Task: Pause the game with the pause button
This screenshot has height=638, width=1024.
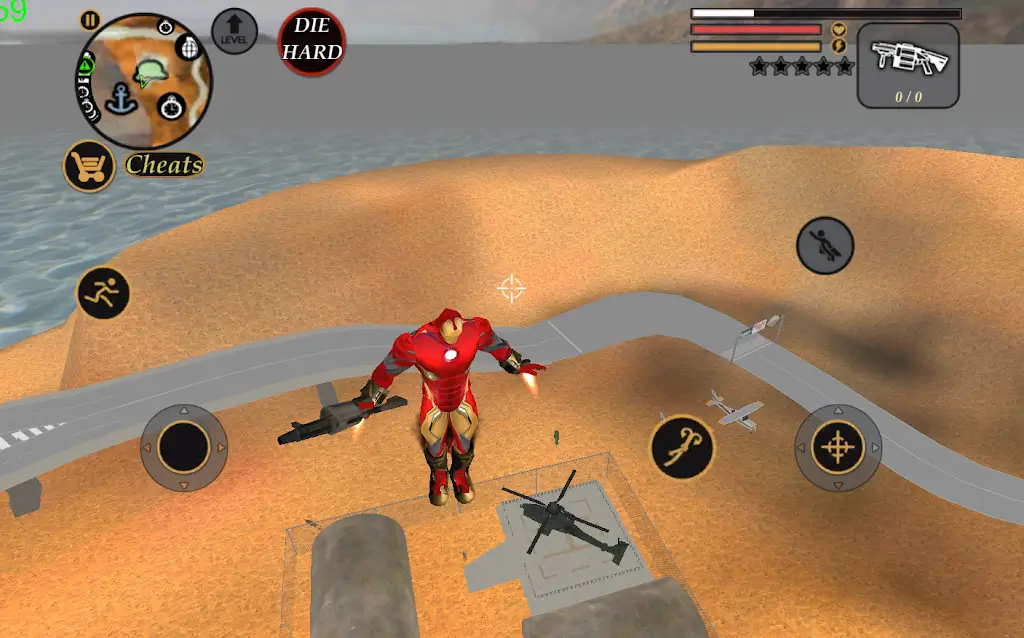Action: [x=90, y=20]
